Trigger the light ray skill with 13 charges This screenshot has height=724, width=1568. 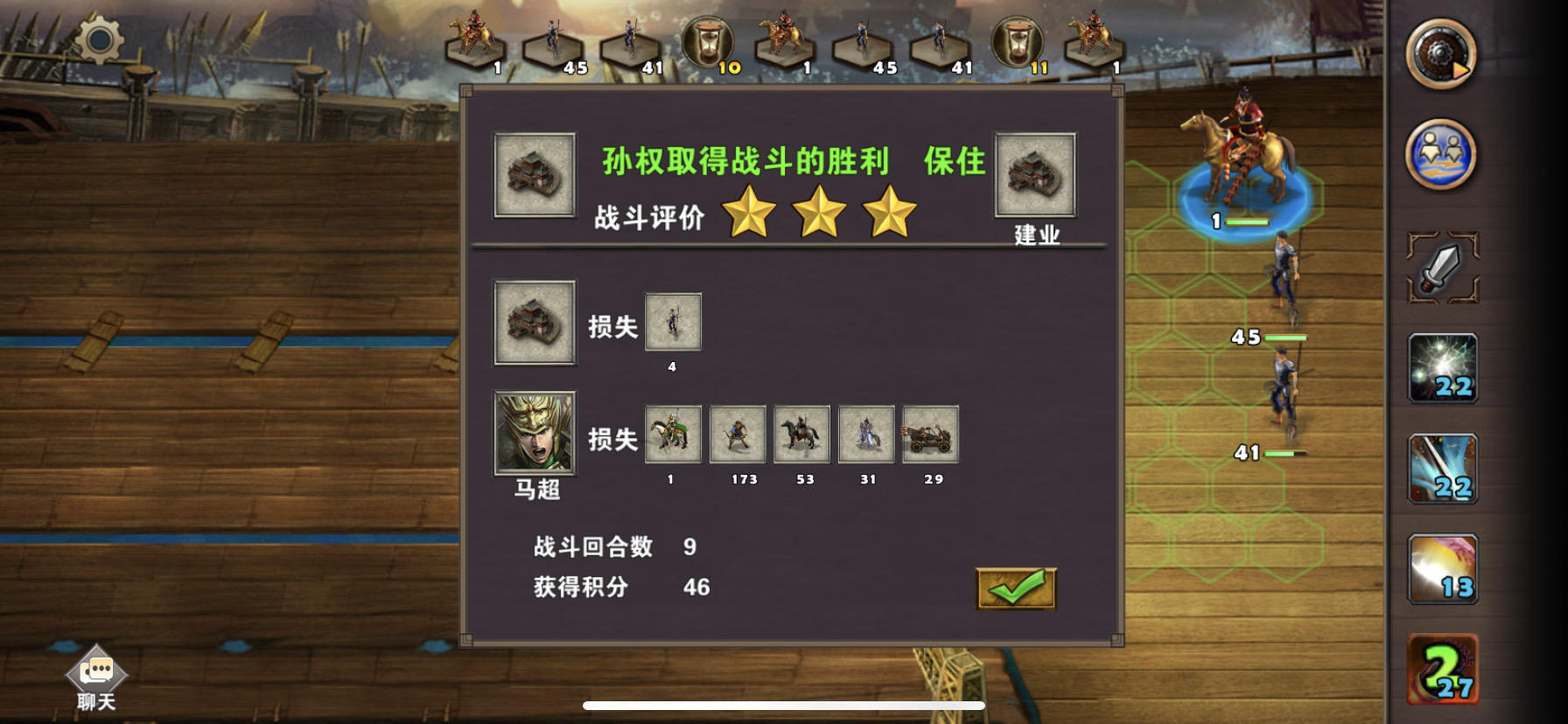(x=1445, y=569)
